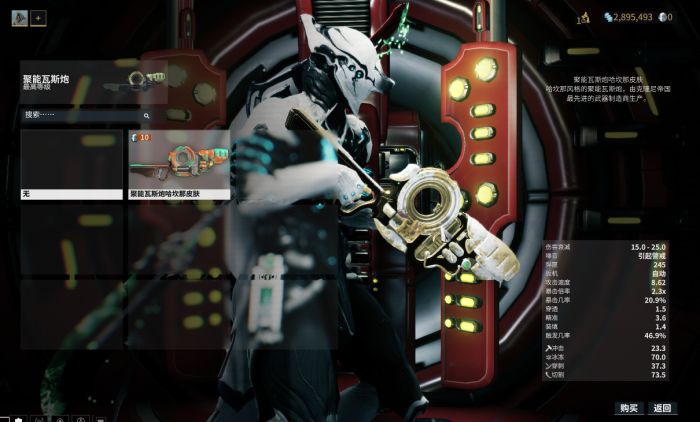The width and height of the screenshot is (700, 422).
Task: Choose the 无 (none) skin option
Action: point(72,164)
